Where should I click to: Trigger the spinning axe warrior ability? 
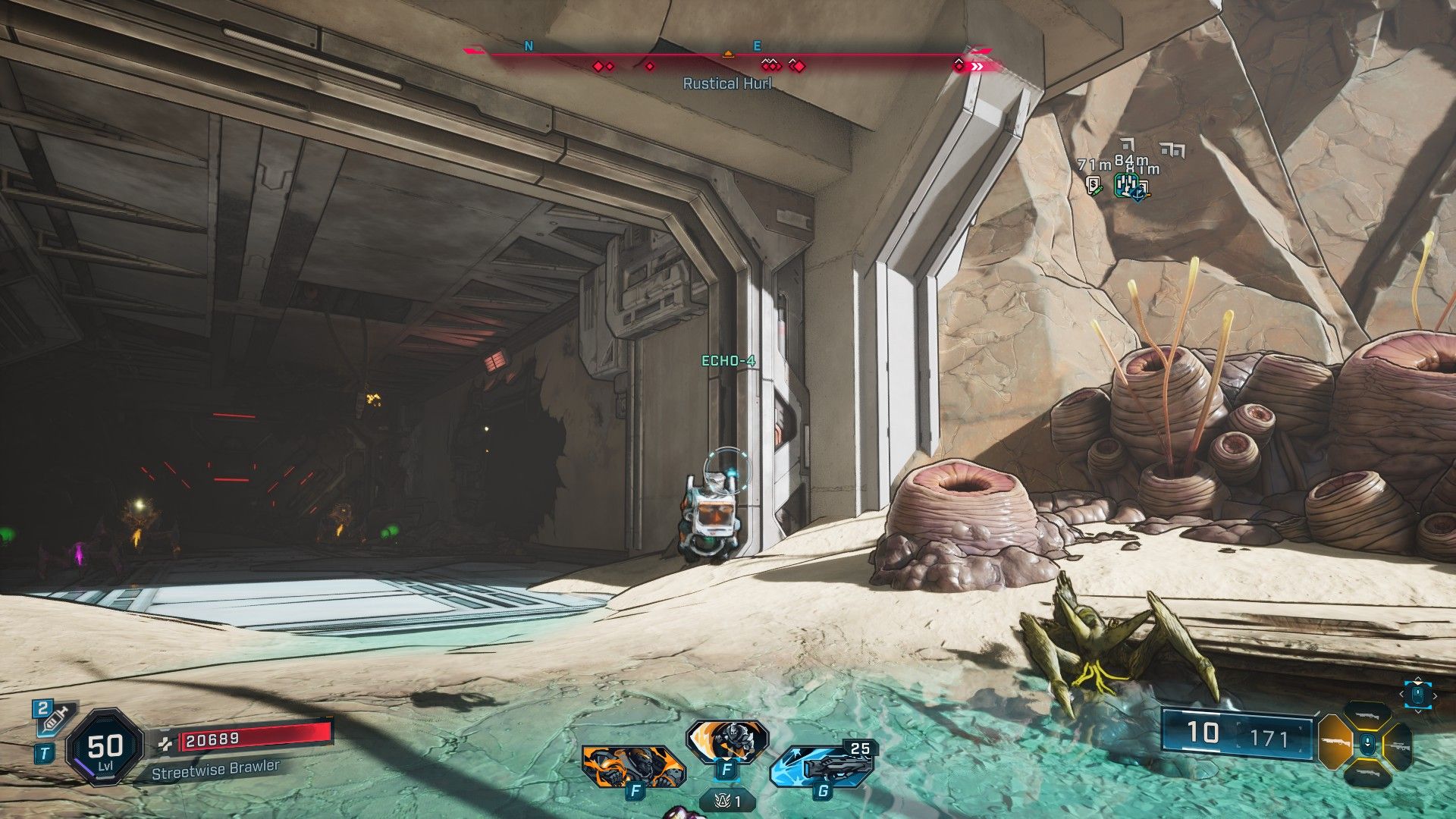726,740
